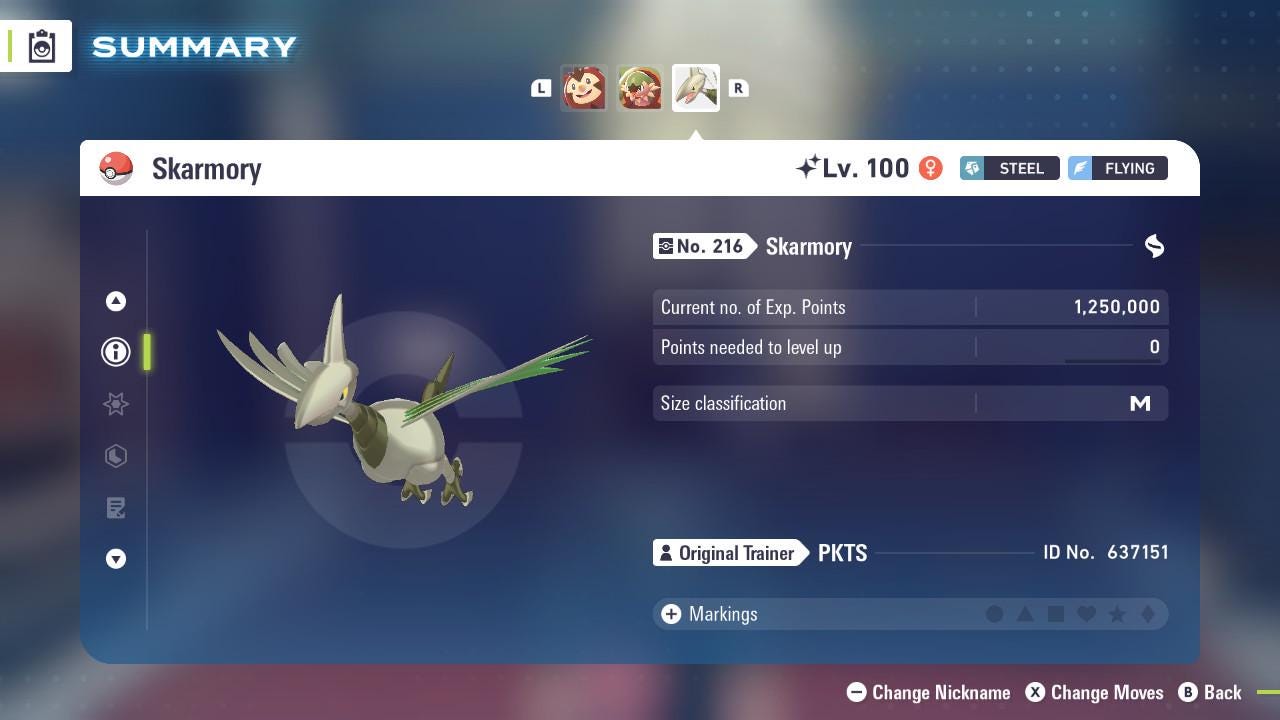Select the star-shaped moves page icon
Screen dimensions: 1280x720
point(116,404)
